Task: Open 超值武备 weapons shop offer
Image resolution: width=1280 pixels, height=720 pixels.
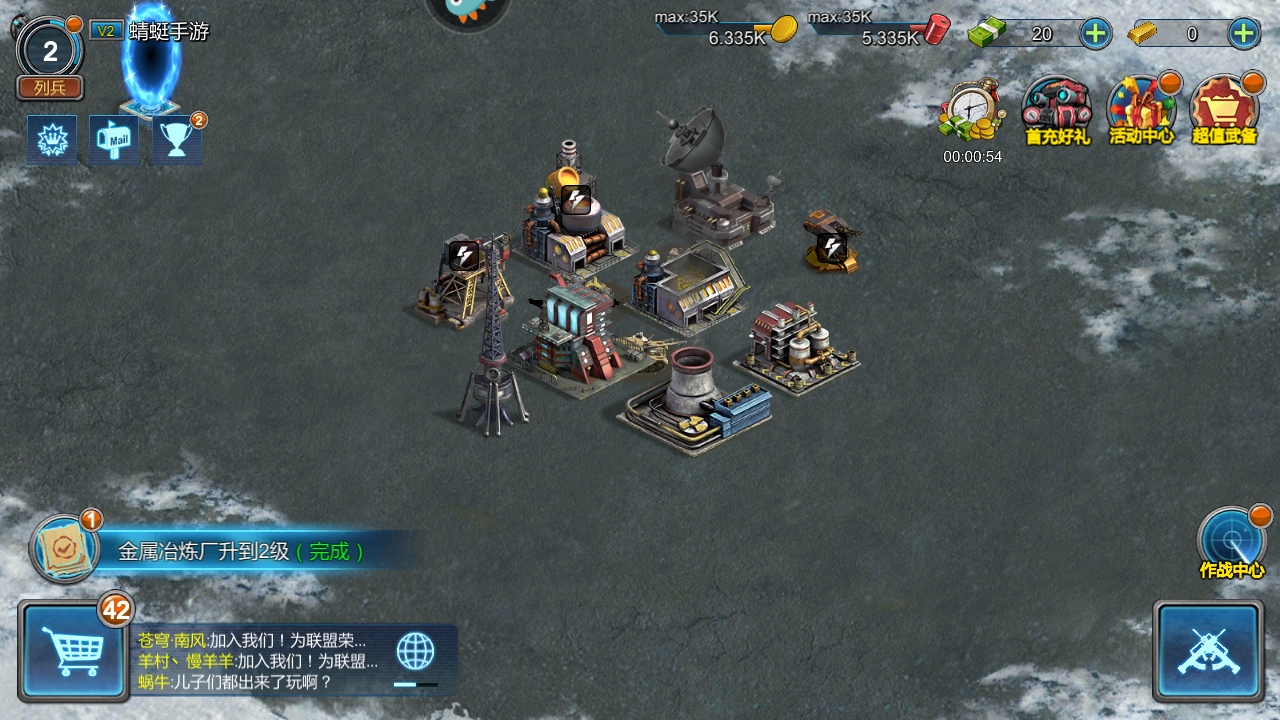Action: tap(1224, 110)
